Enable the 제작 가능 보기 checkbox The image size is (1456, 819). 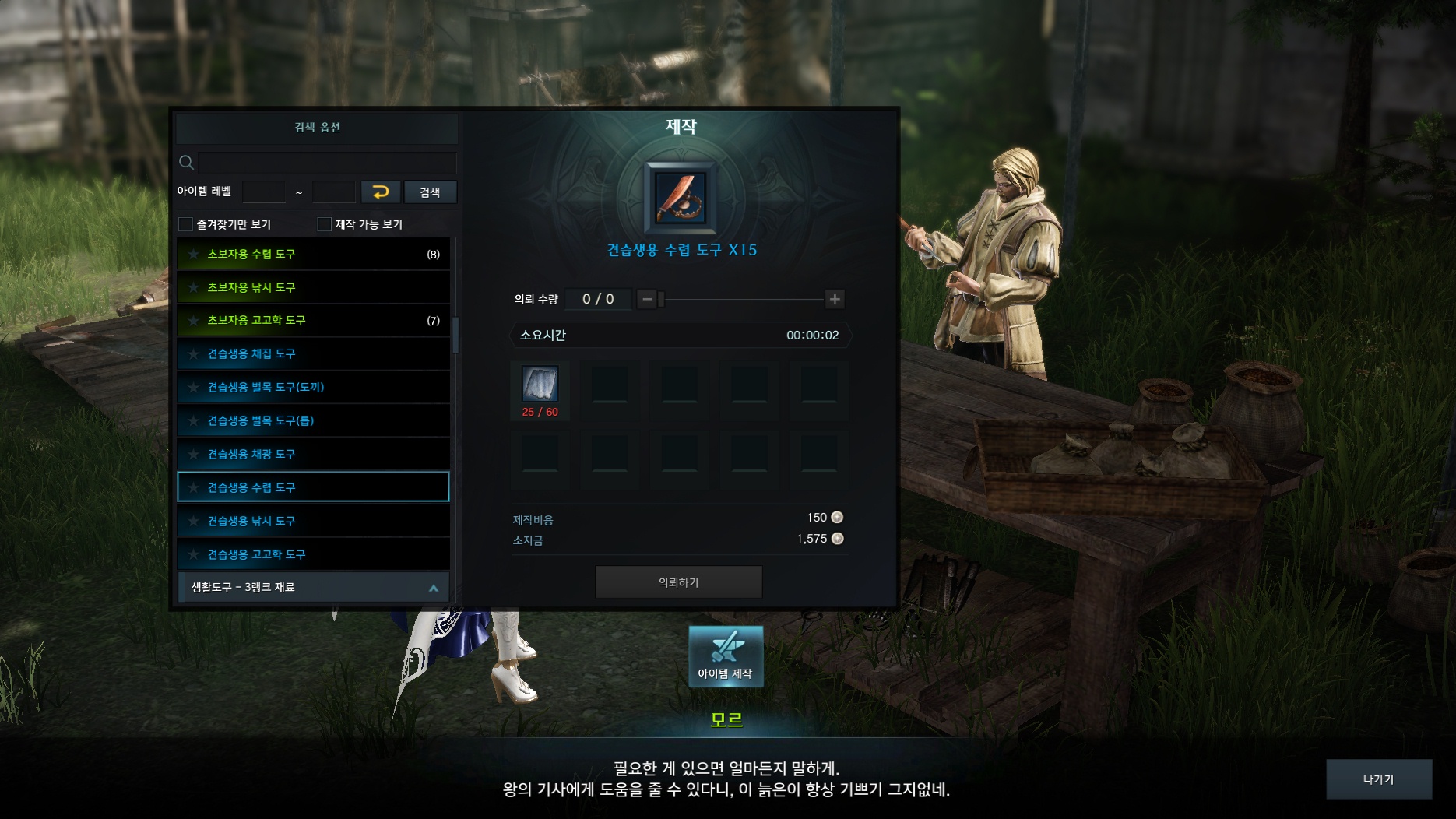[x=325, y=224]
